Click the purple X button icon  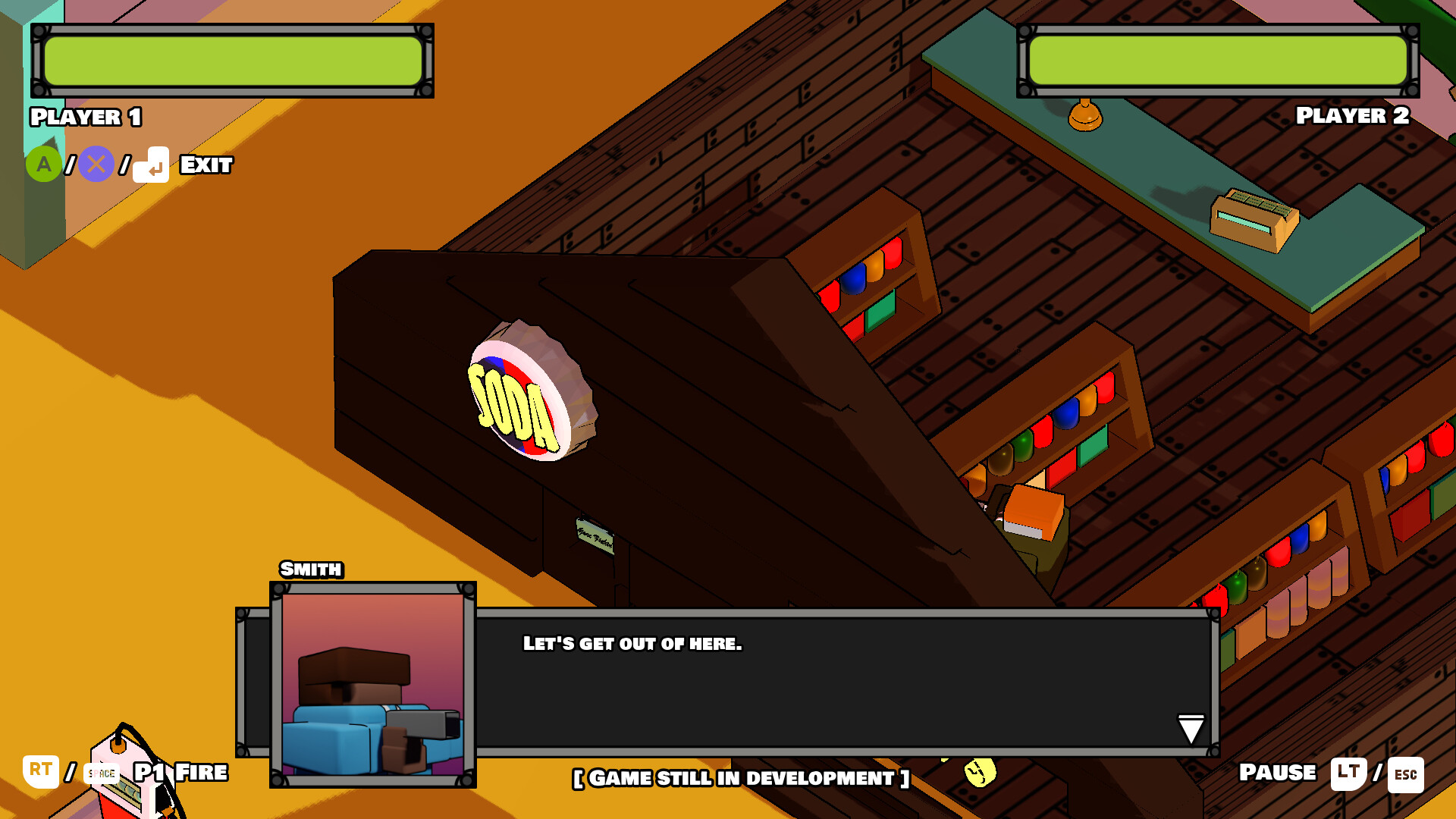(94, 165)
